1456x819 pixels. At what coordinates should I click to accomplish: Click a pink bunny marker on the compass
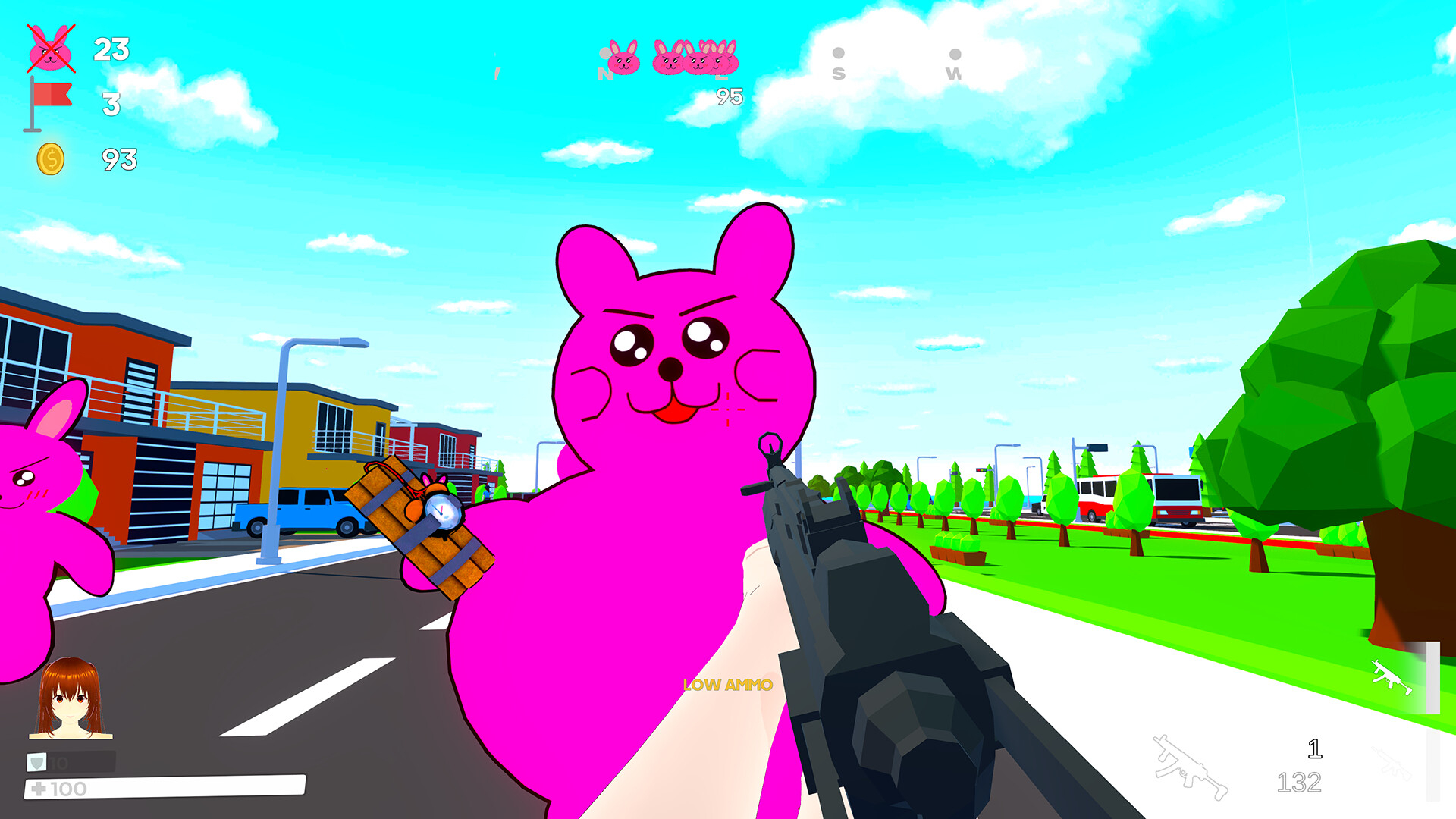click(x=624, y=59)
